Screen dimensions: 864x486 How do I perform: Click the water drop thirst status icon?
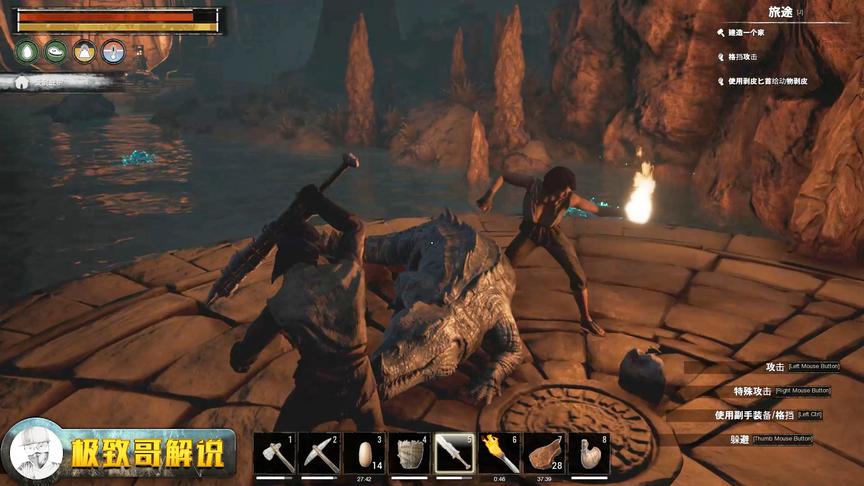click(27, 52)
